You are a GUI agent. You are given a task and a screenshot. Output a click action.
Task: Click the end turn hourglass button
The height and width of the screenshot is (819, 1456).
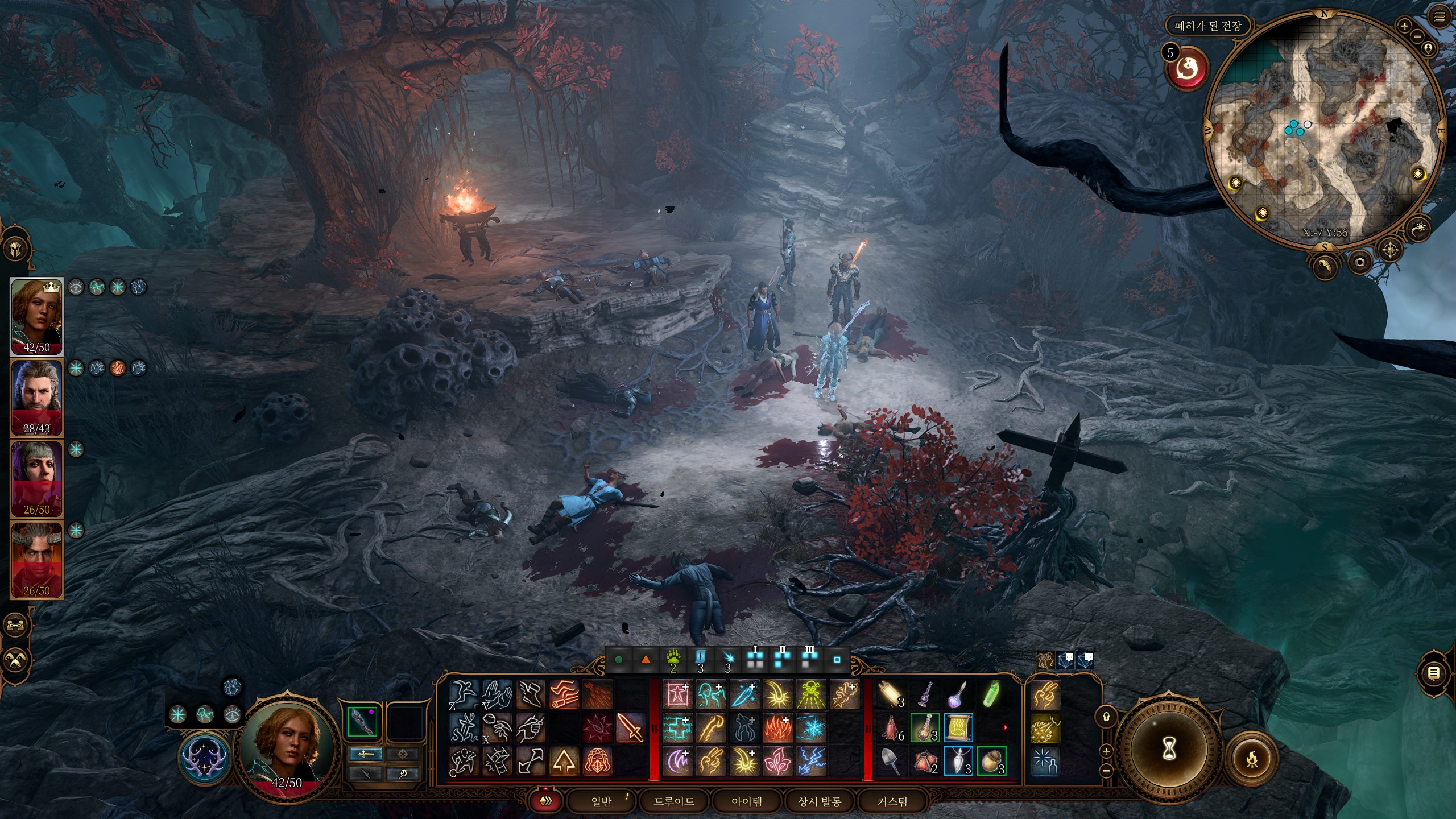(x=1169, y=749)
